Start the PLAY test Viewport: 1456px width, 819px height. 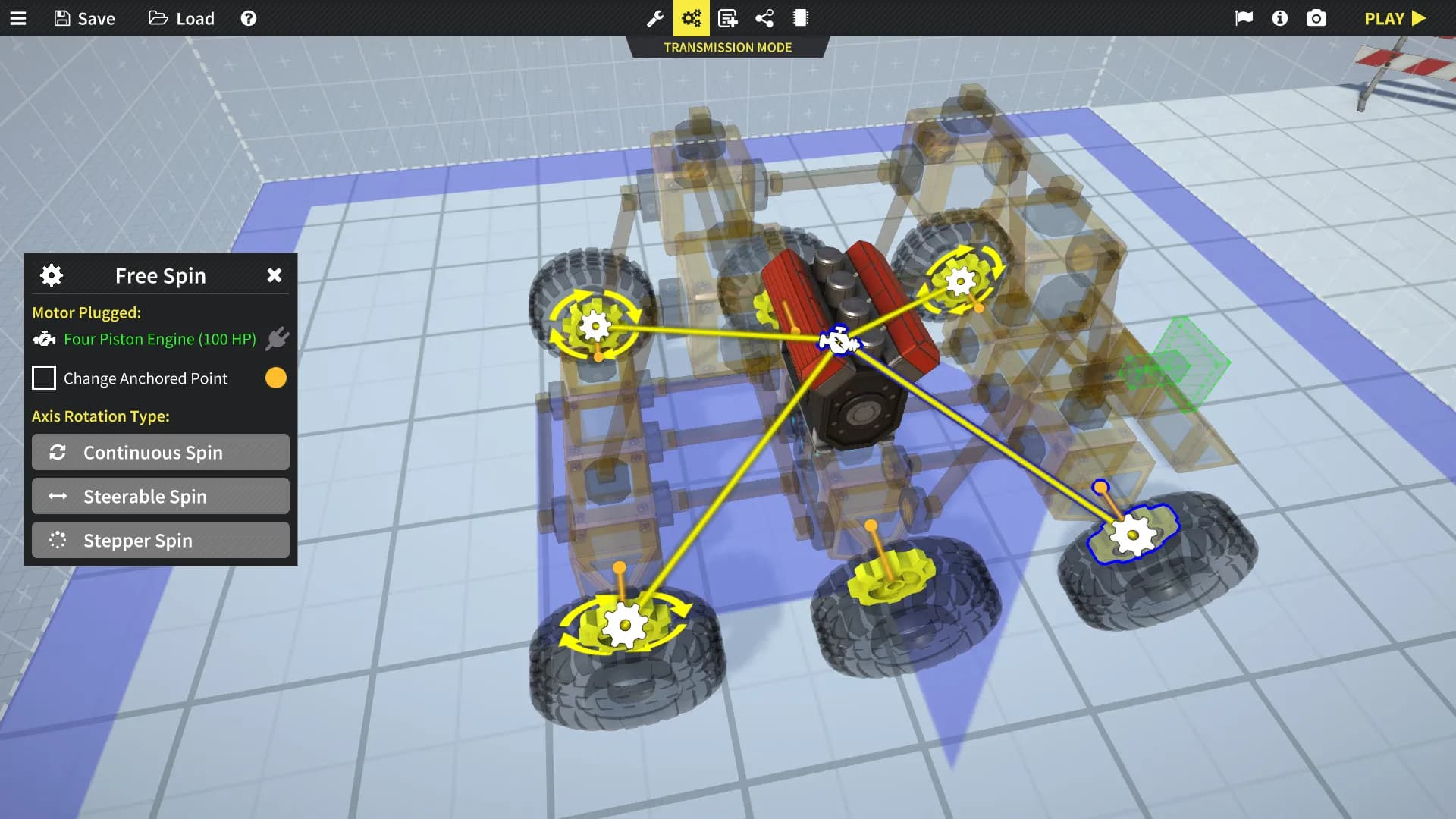[x=1395, y=18]
